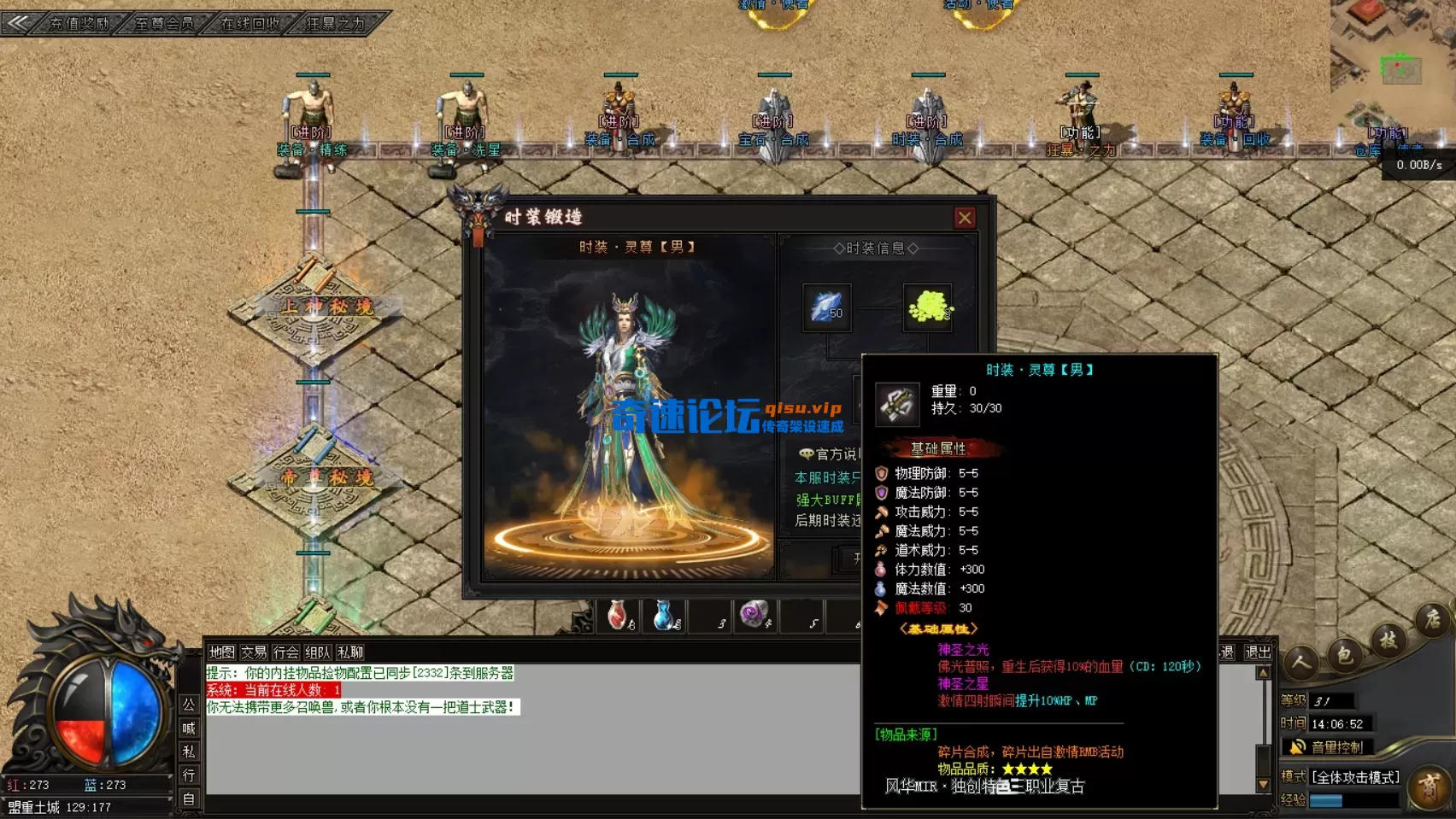Image resolution: width=1456 pixels, height=819 pixels.
Task: Open the 充值奖励 recharge rewards menu
Action: point(79,23)
